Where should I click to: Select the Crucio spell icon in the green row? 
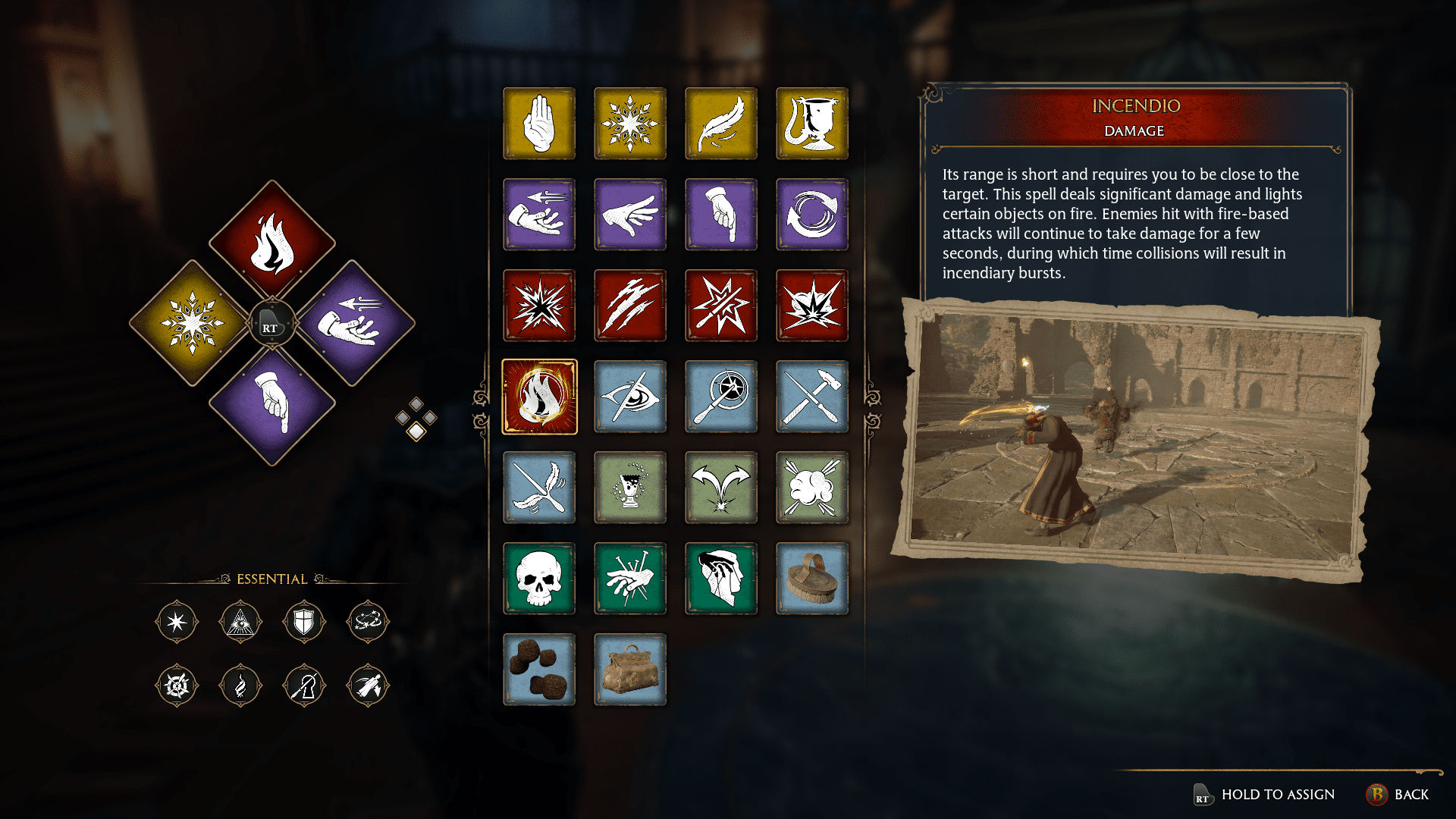(x=630, y=579)
